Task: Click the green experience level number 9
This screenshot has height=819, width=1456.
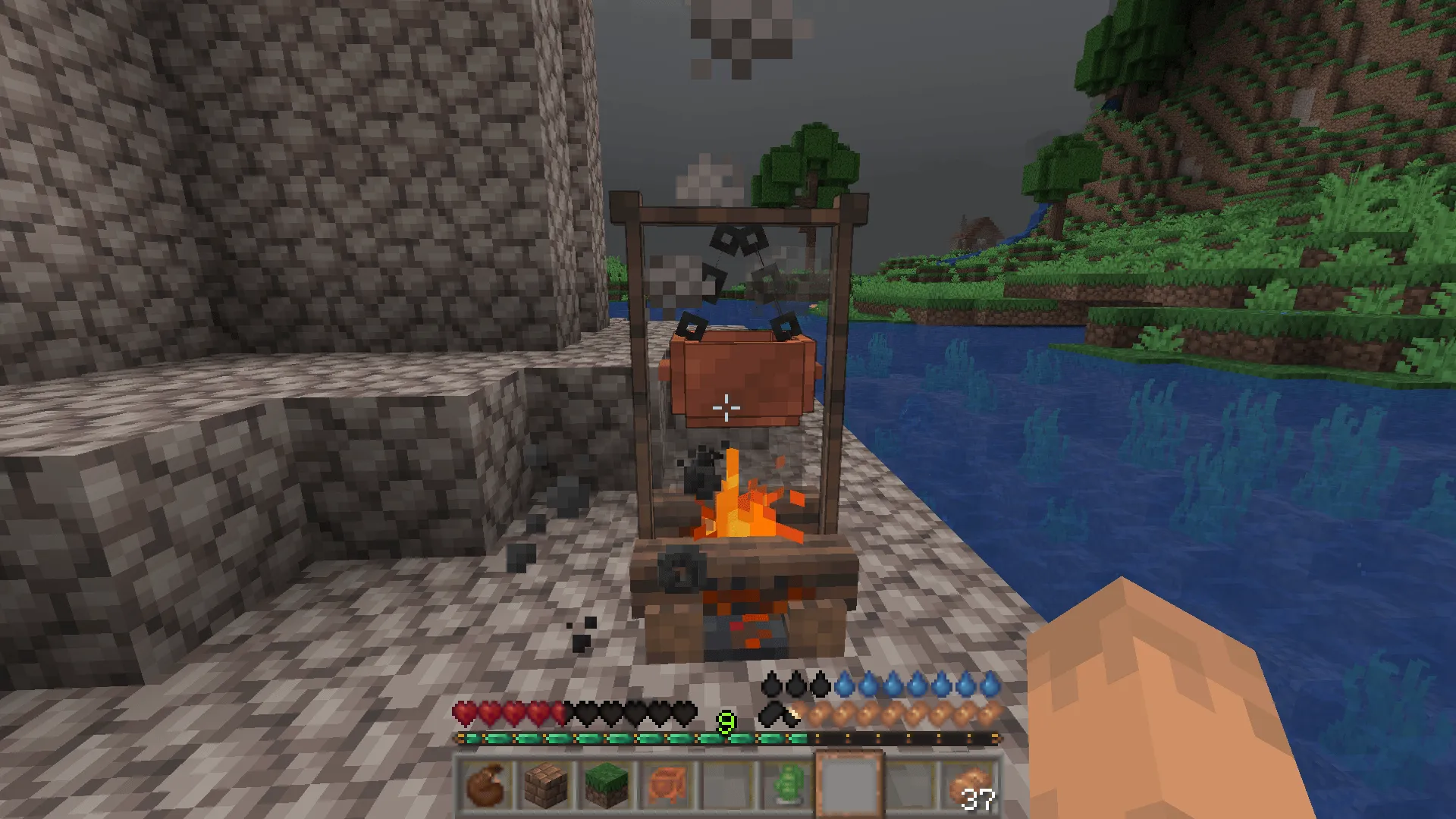Action: tap(726, 723)
